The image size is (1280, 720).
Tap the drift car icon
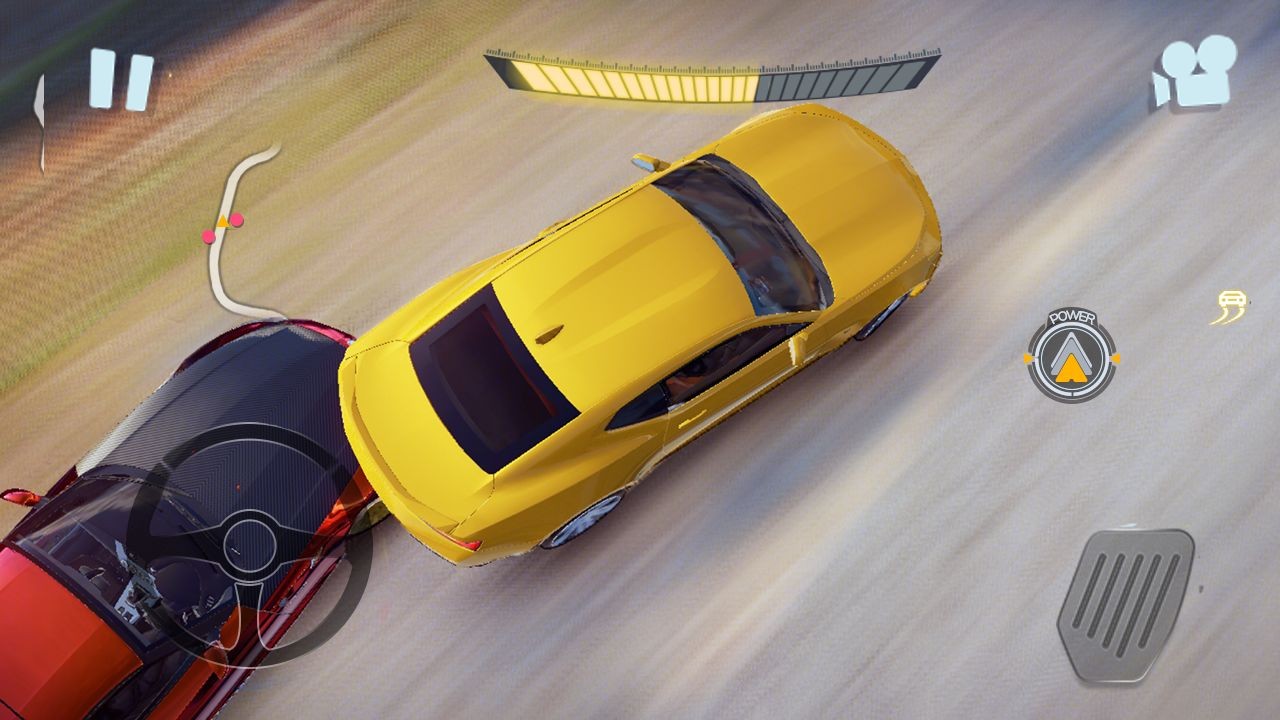tap(1231, 307)
